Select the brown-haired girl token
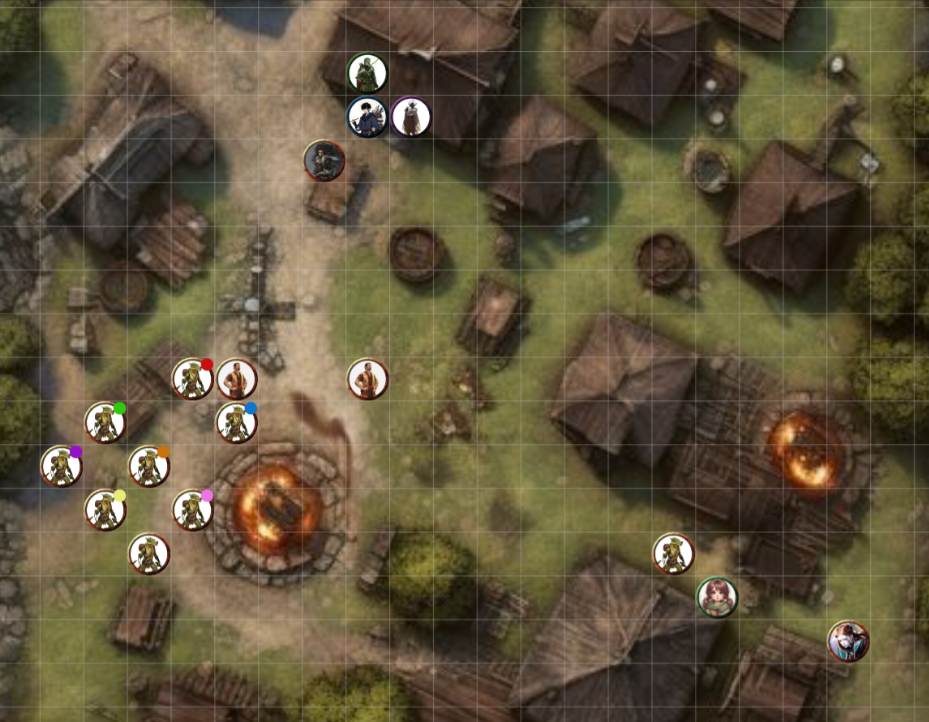Image resolution: width=929 pixels, height=722 pixels. pyautogui.click(x=716, y=597)
